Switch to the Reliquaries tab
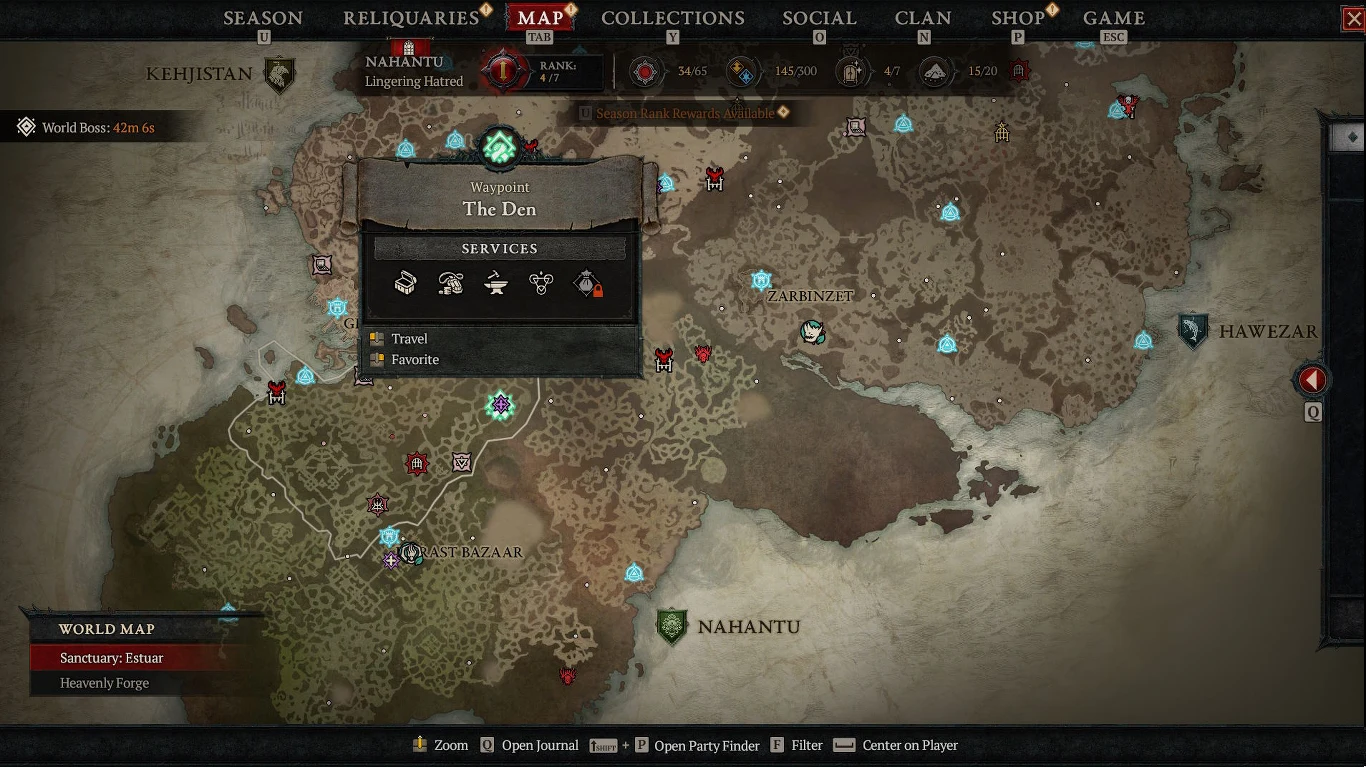The width and height of the screenshot is (1366, 767). point(411,18)
